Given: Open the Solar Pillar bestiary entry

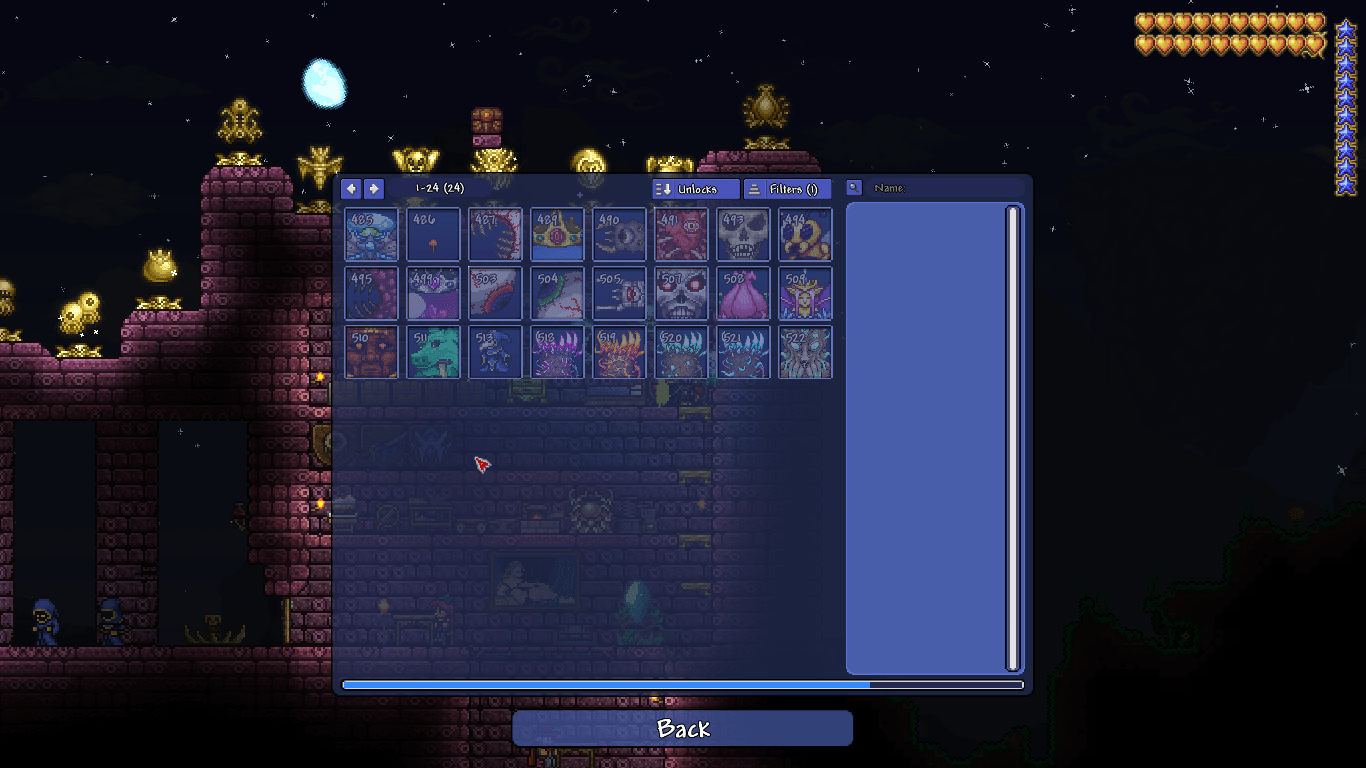Looking at the screenshot, I should (x=619, y=352).
